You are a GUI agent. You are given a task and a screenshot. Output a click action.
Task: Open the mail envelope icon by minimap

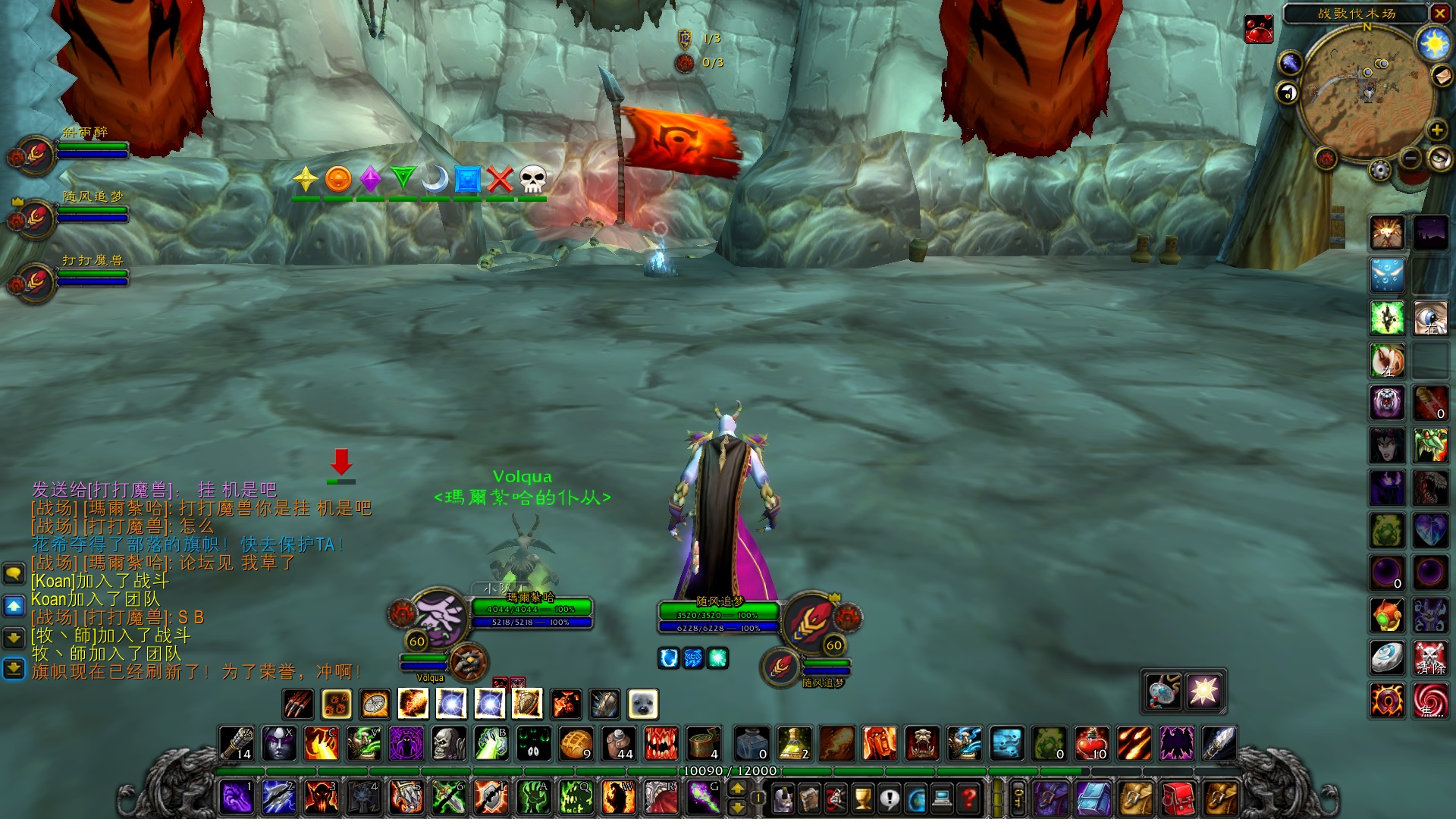click(1440, 76)
